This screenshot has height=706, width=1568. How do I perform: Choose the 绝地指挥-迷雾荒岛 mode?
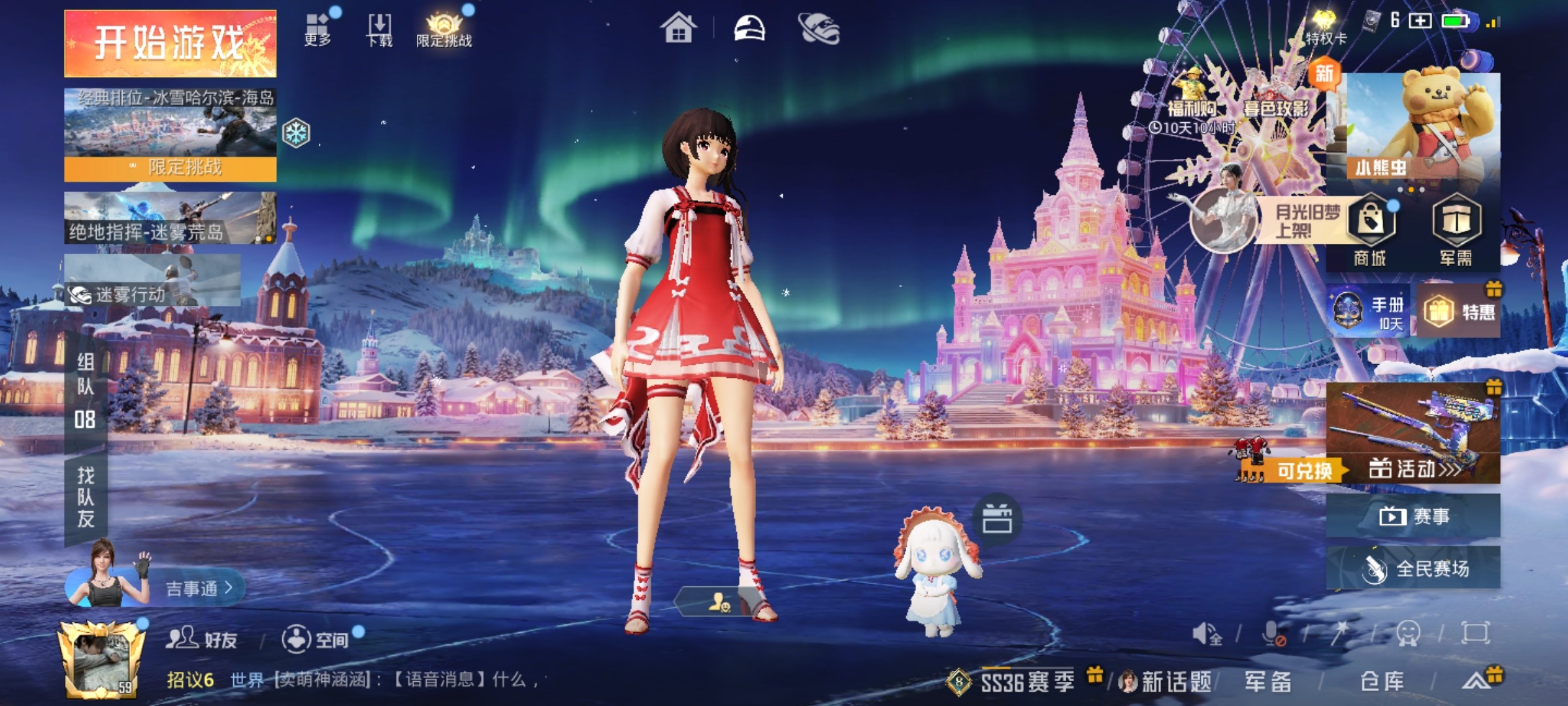pos(170,218)
